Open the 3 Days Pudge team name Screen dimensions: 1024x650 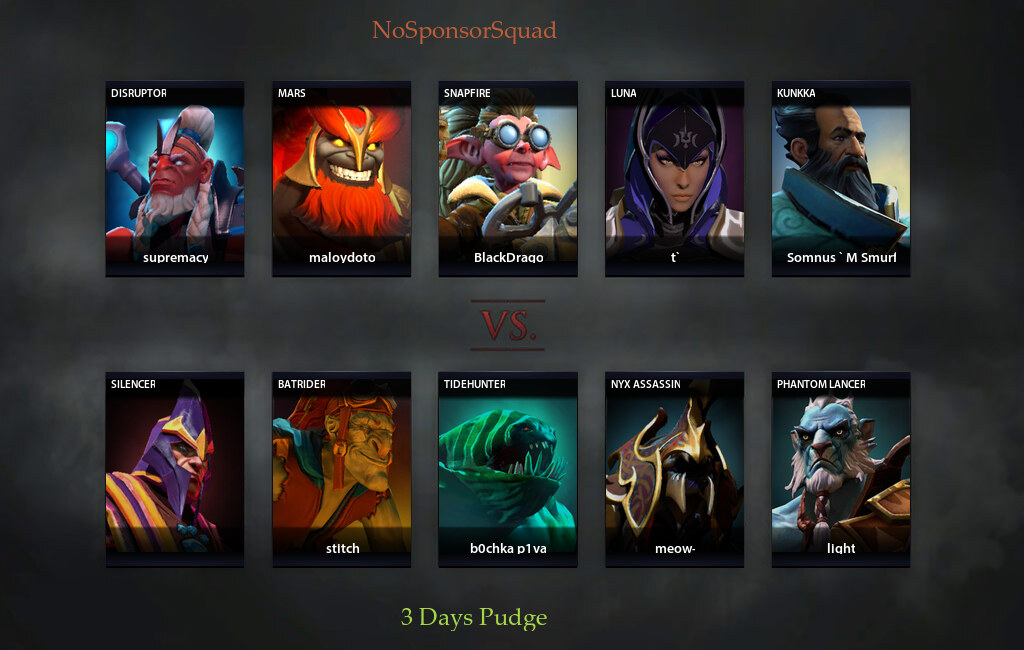coord(474,617)
